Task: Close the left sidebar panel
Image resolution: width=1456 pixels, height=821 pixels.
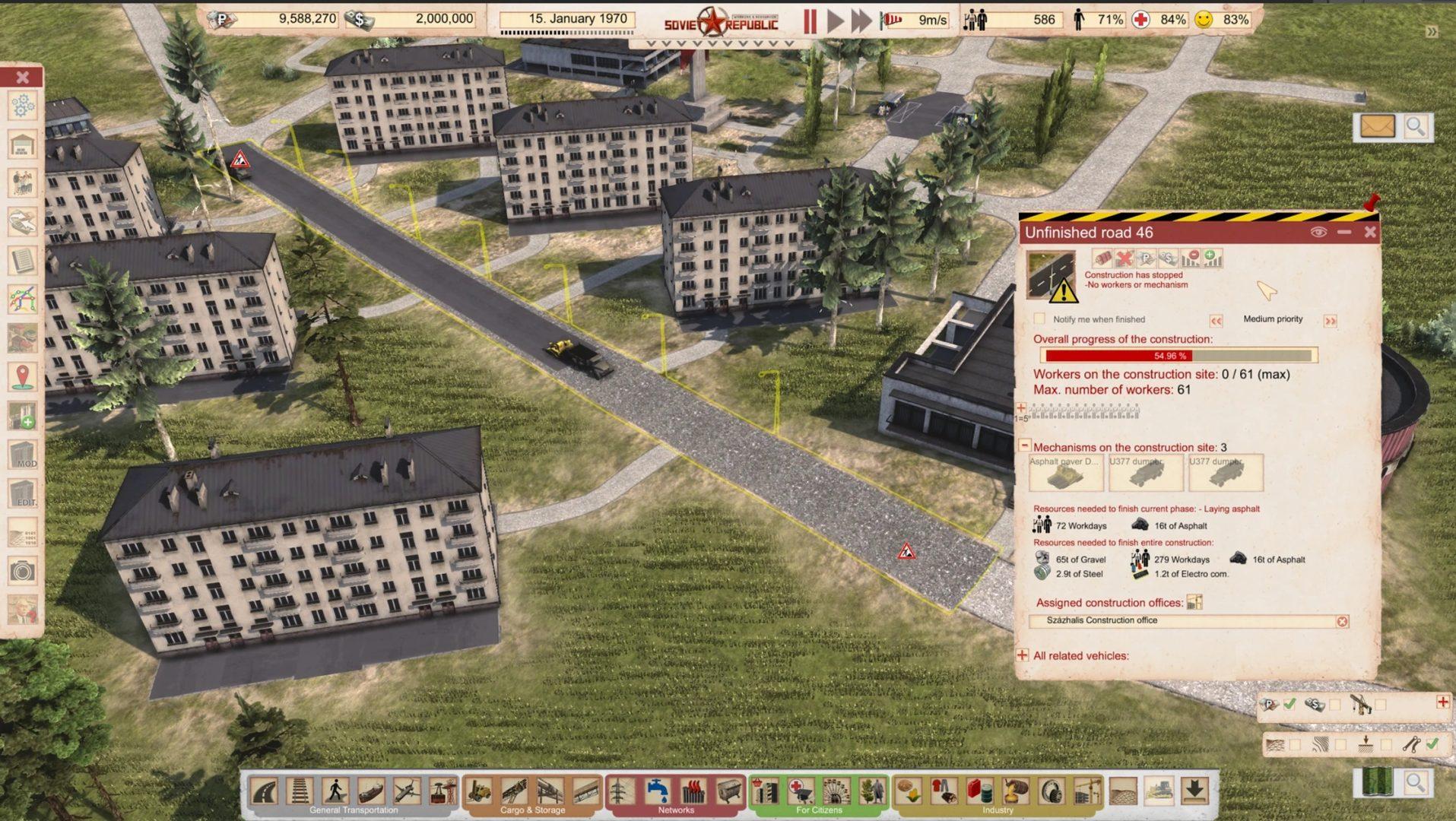Action: (22, 77)
